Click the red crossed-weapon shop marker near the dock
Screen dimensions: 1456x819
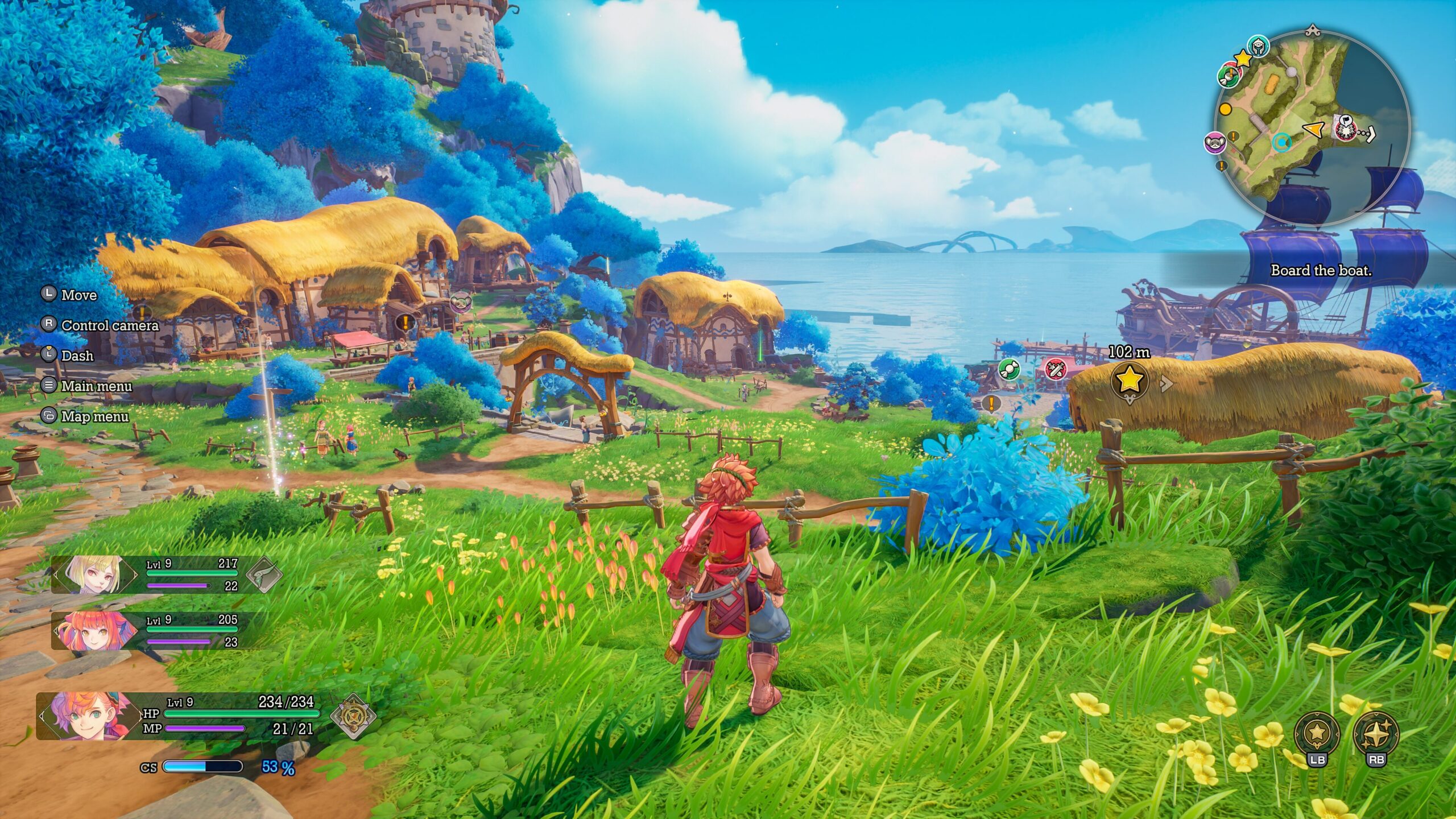pos(1055,370)
